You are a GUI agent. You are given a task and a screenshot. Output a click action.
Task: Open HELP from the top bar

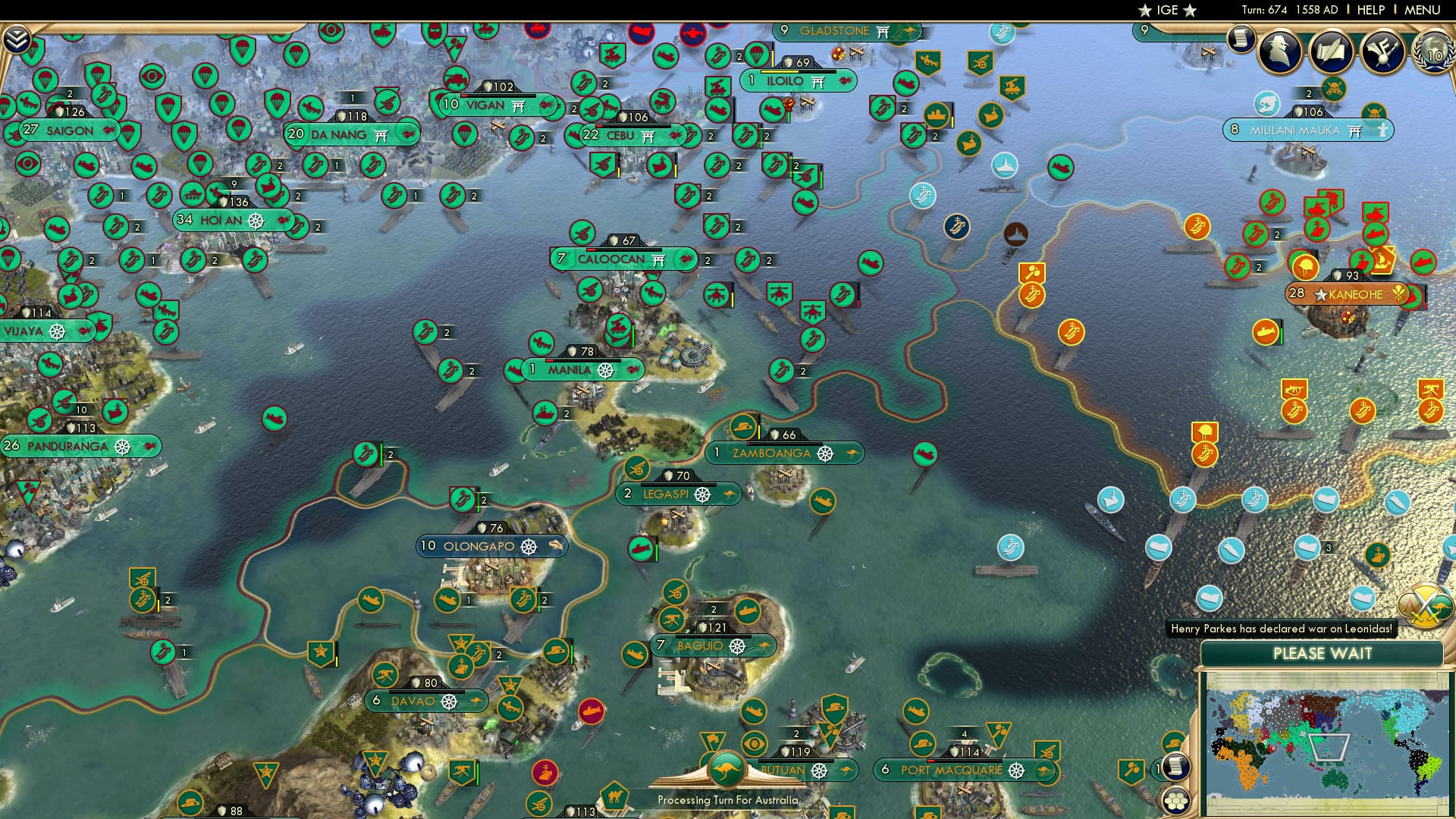pyautogui.click(x=1370, y=10)
